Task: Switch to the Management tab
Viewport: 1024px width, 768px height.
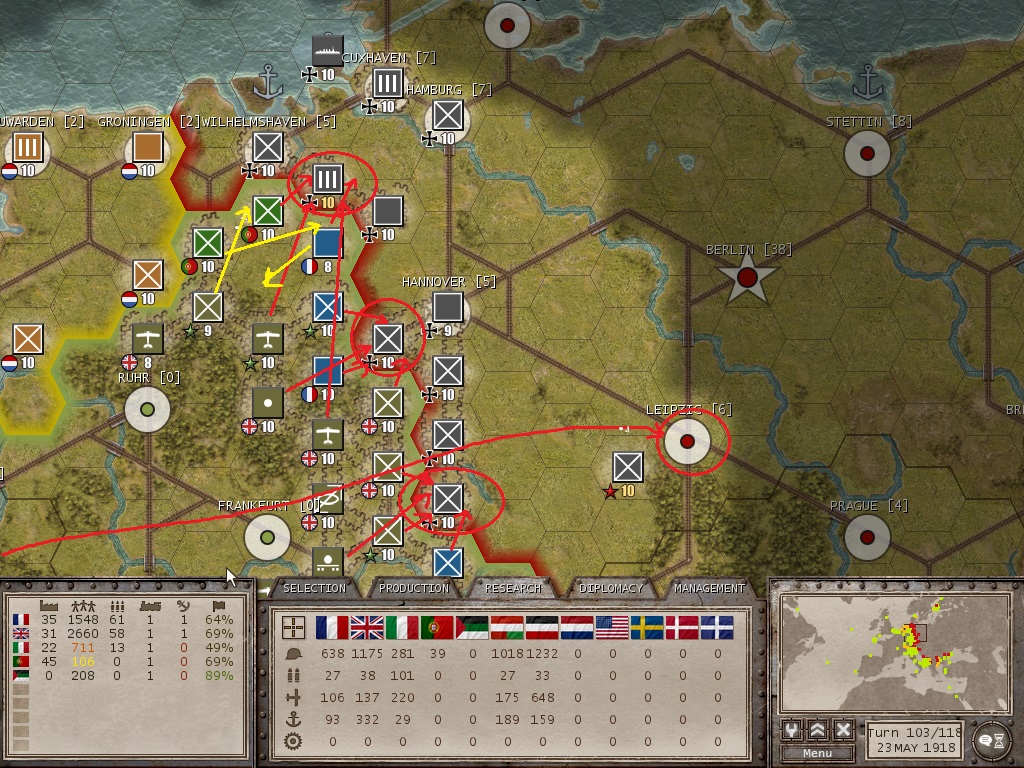Action: (708, 588)
